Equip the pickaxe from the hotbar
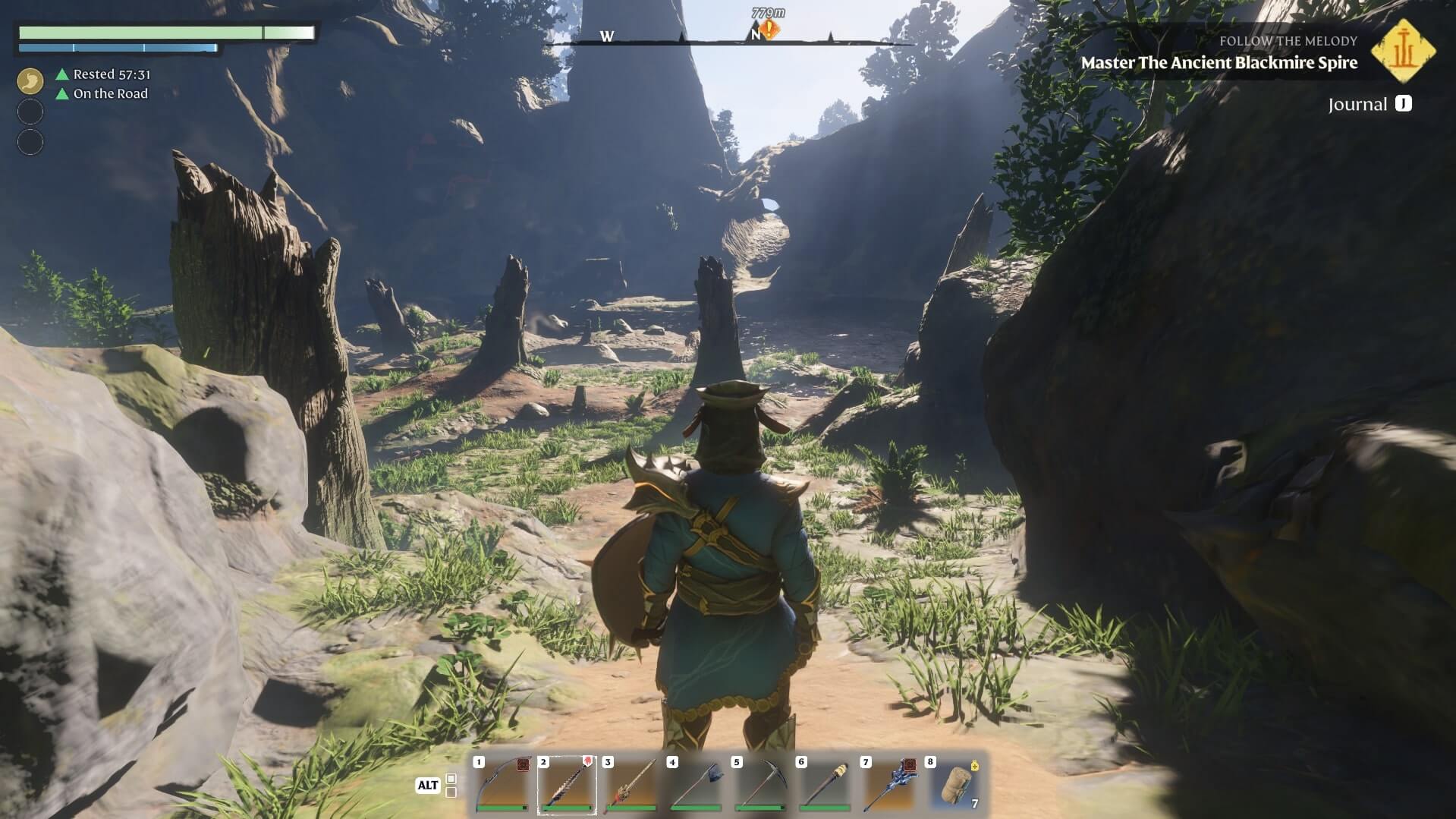The width and height of the screenshot is (1456, 819). [760, 786]
